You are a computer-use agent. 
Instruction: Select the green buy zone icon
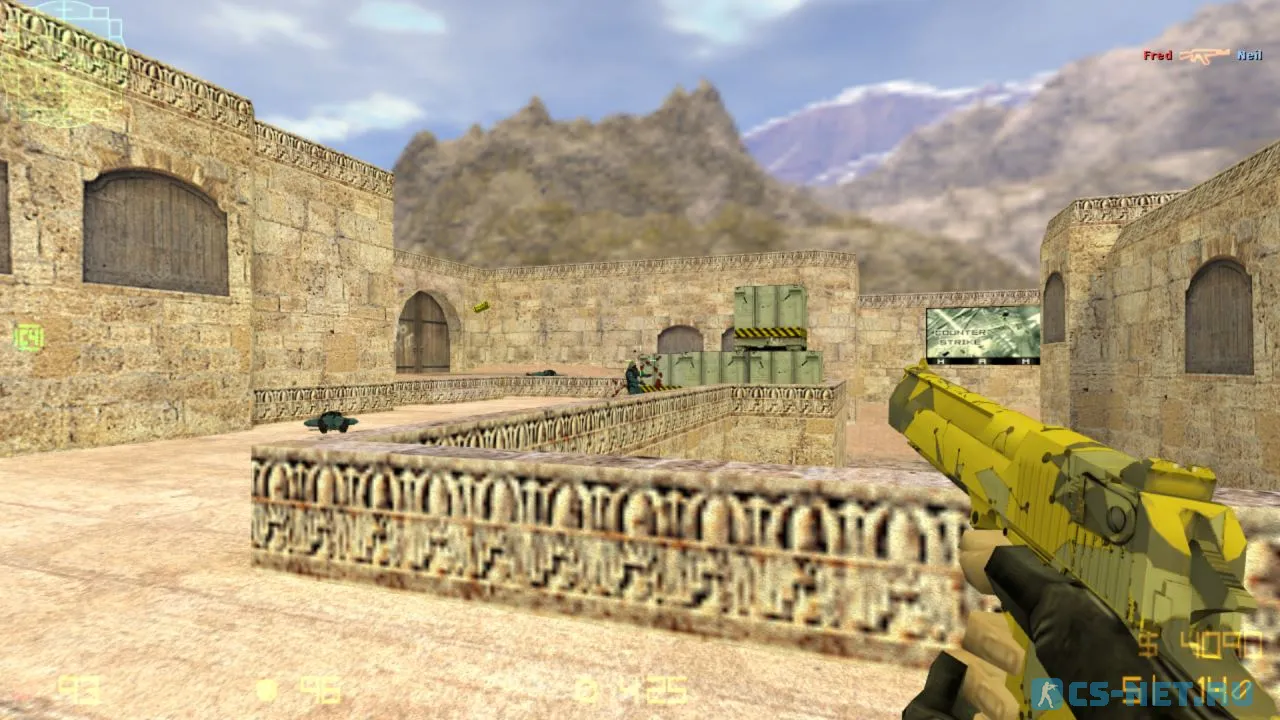28,337
